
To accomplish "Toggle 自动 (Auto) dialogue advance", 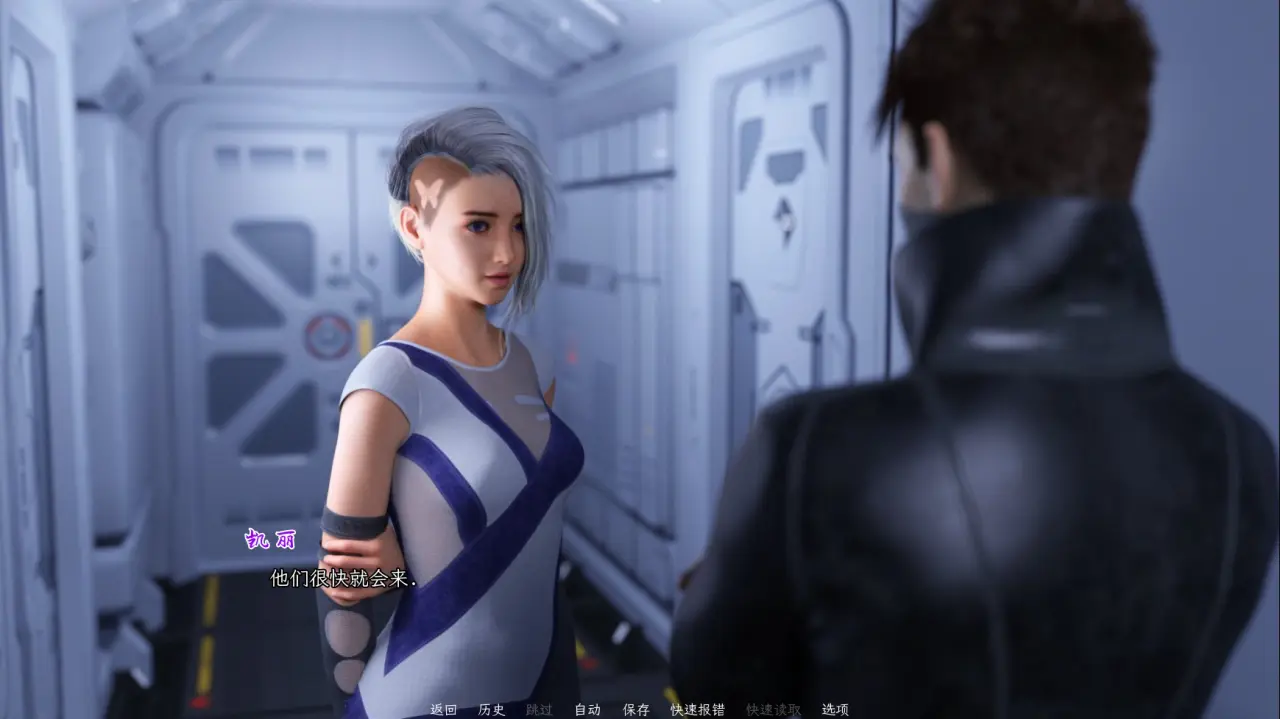I will 587,709.
